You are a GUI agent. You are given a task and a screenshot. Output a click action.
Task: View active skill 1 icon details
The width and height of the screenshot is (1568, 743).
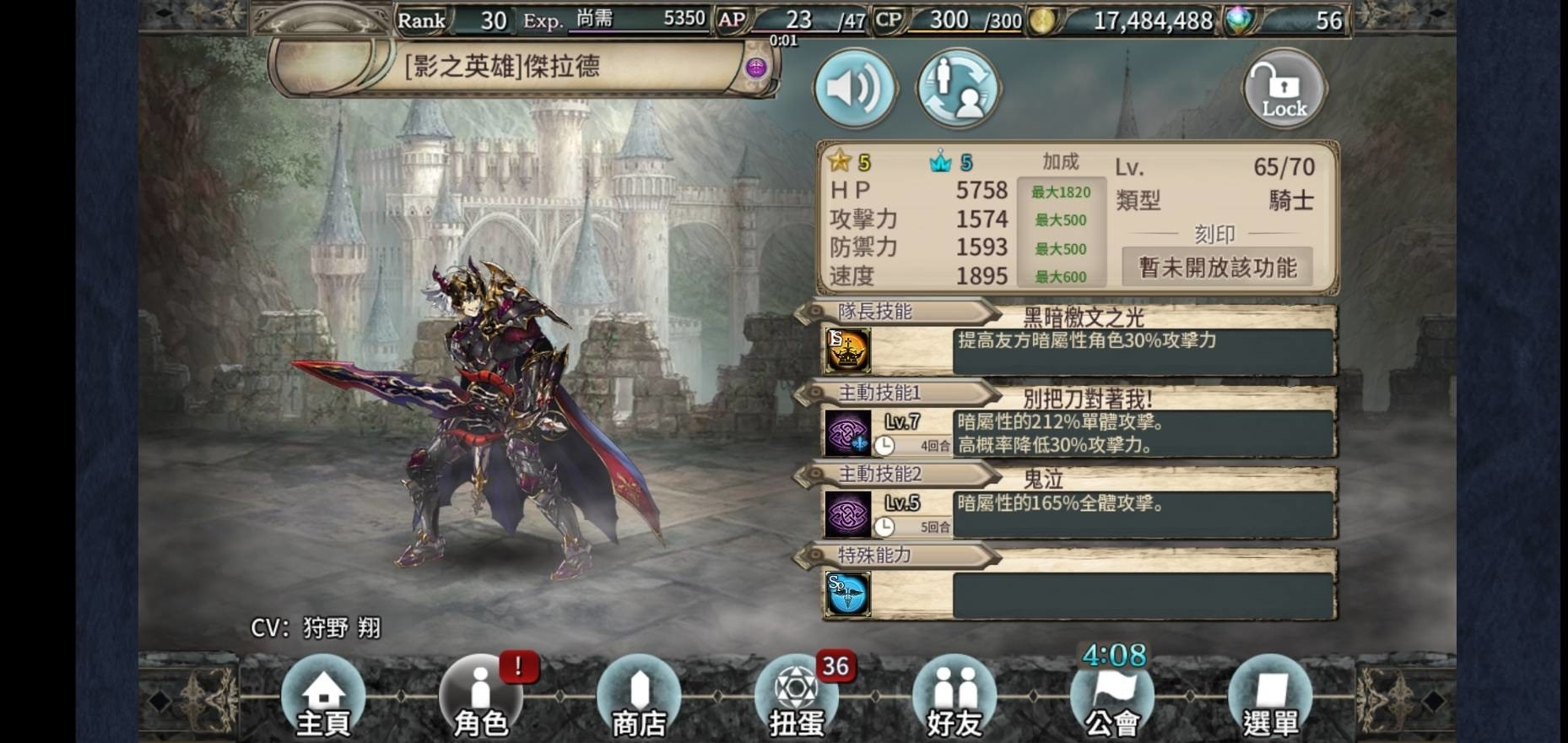(847, 432)
